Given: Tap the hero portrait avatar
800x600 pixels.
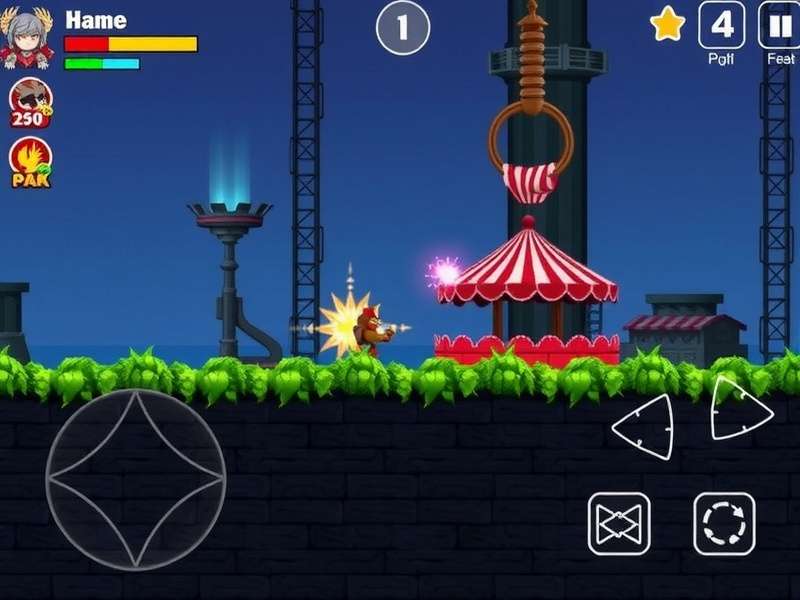Looking at the screenshot, I should (x=28, y=37).
